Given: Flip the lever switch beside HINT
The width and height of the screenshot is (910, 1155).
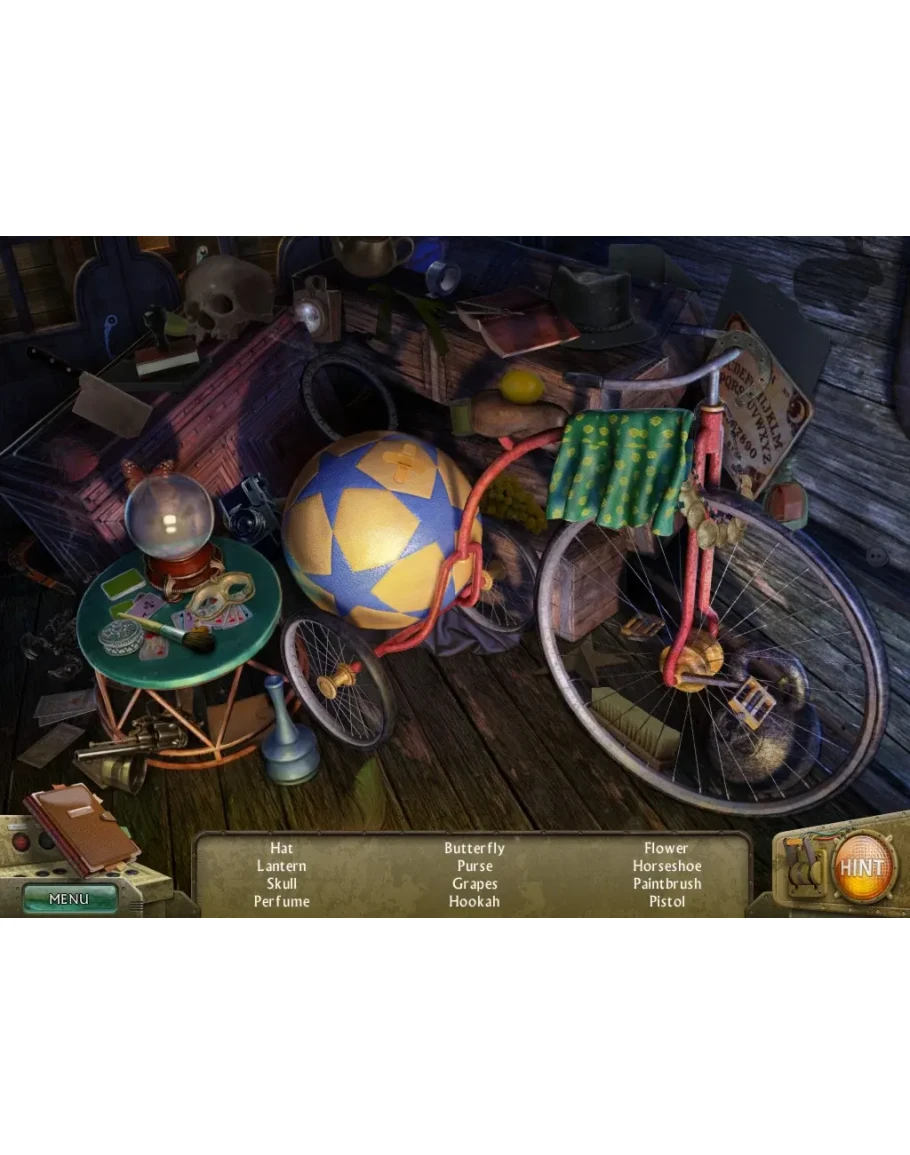Looking at the screenshot, I should [x=803, y=867].
